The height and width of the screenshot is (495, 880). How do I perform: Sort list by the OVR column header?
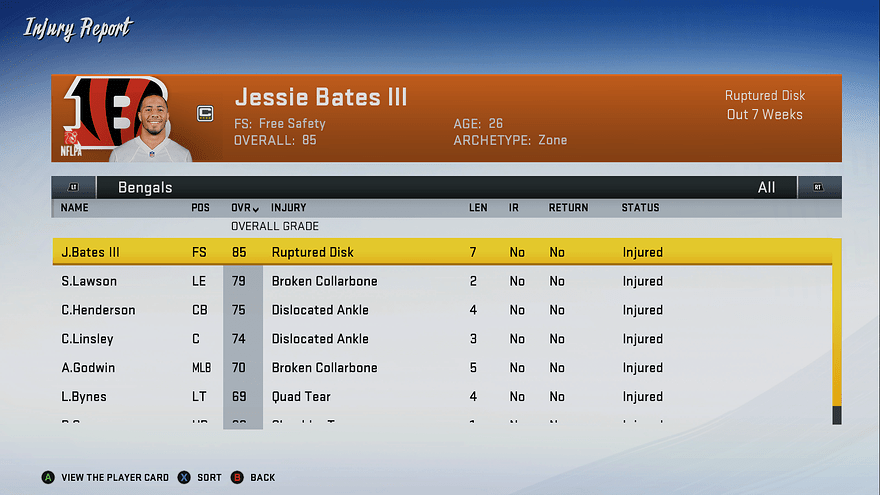(245, 208)
